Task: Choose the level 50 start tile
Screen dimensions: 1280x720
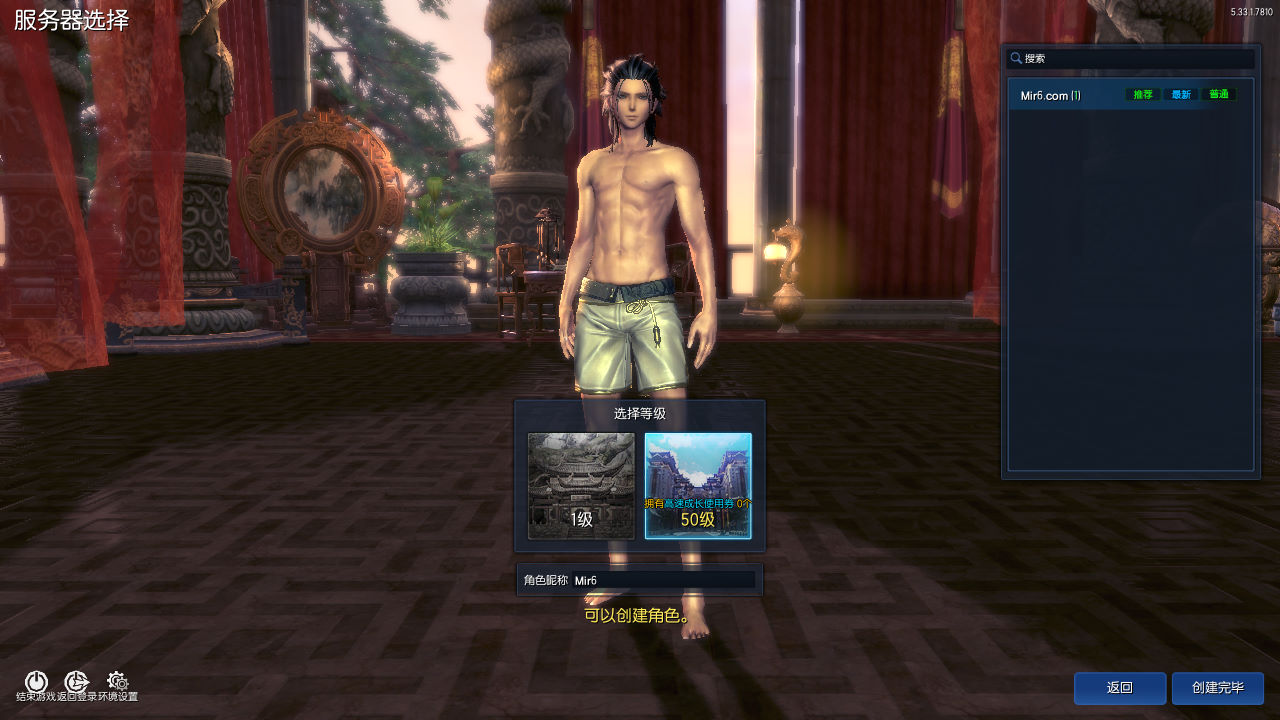Action: click(x=697, y=485)
